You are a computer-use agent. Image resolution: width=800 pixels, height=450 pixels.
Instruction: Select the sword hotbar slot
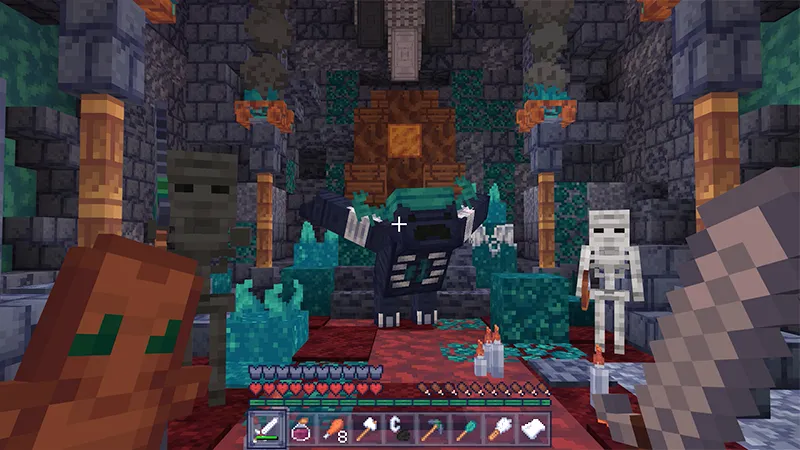click(x=267, y=428)
